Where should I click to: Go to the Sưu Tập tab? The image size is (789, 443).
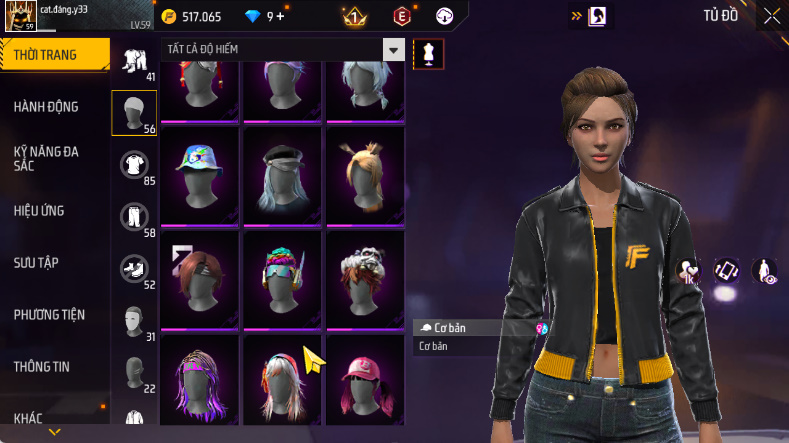[x=36, y=262]
